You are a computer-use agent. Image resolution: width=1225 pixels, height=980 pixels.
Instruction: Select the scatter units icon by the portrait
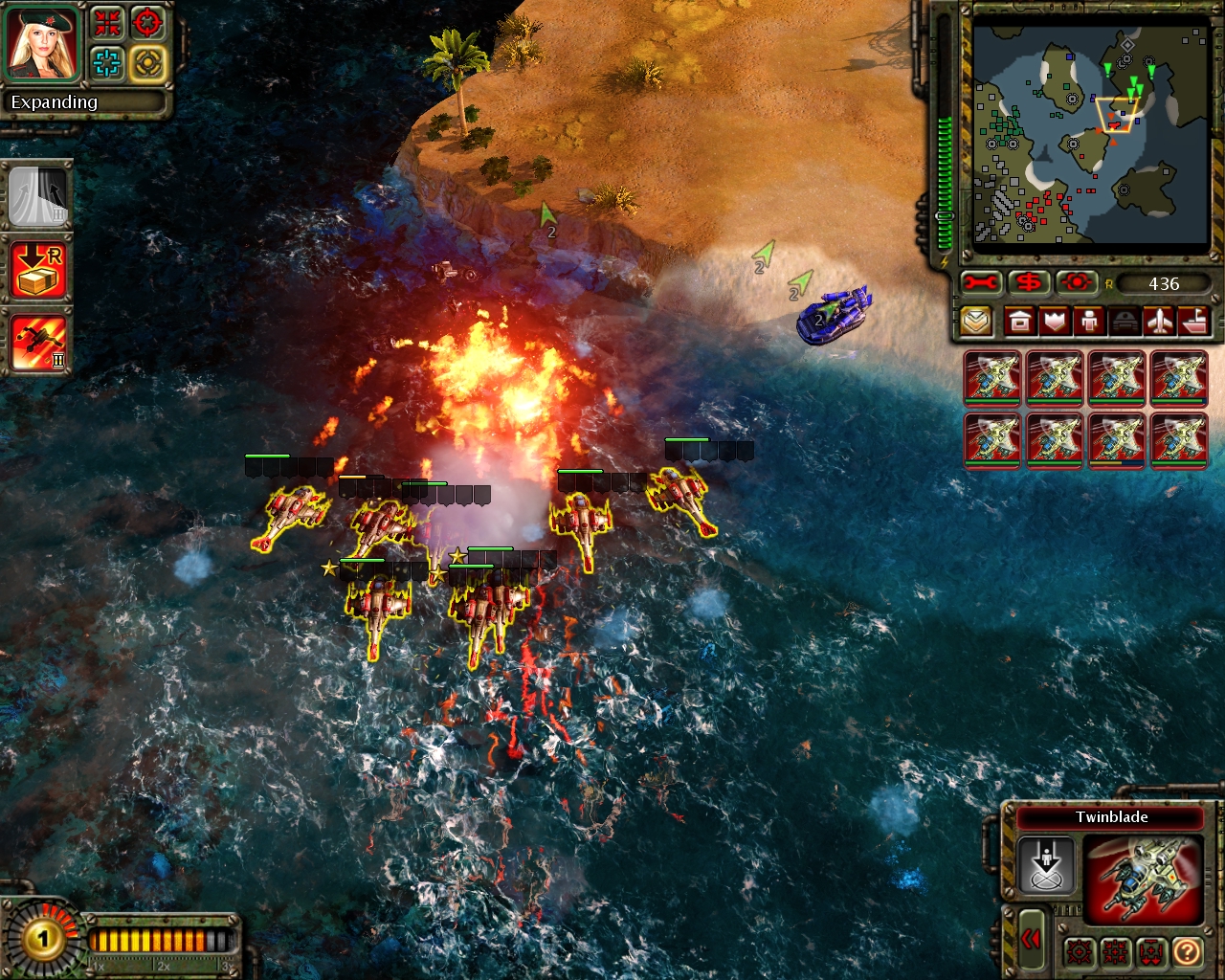108,24
